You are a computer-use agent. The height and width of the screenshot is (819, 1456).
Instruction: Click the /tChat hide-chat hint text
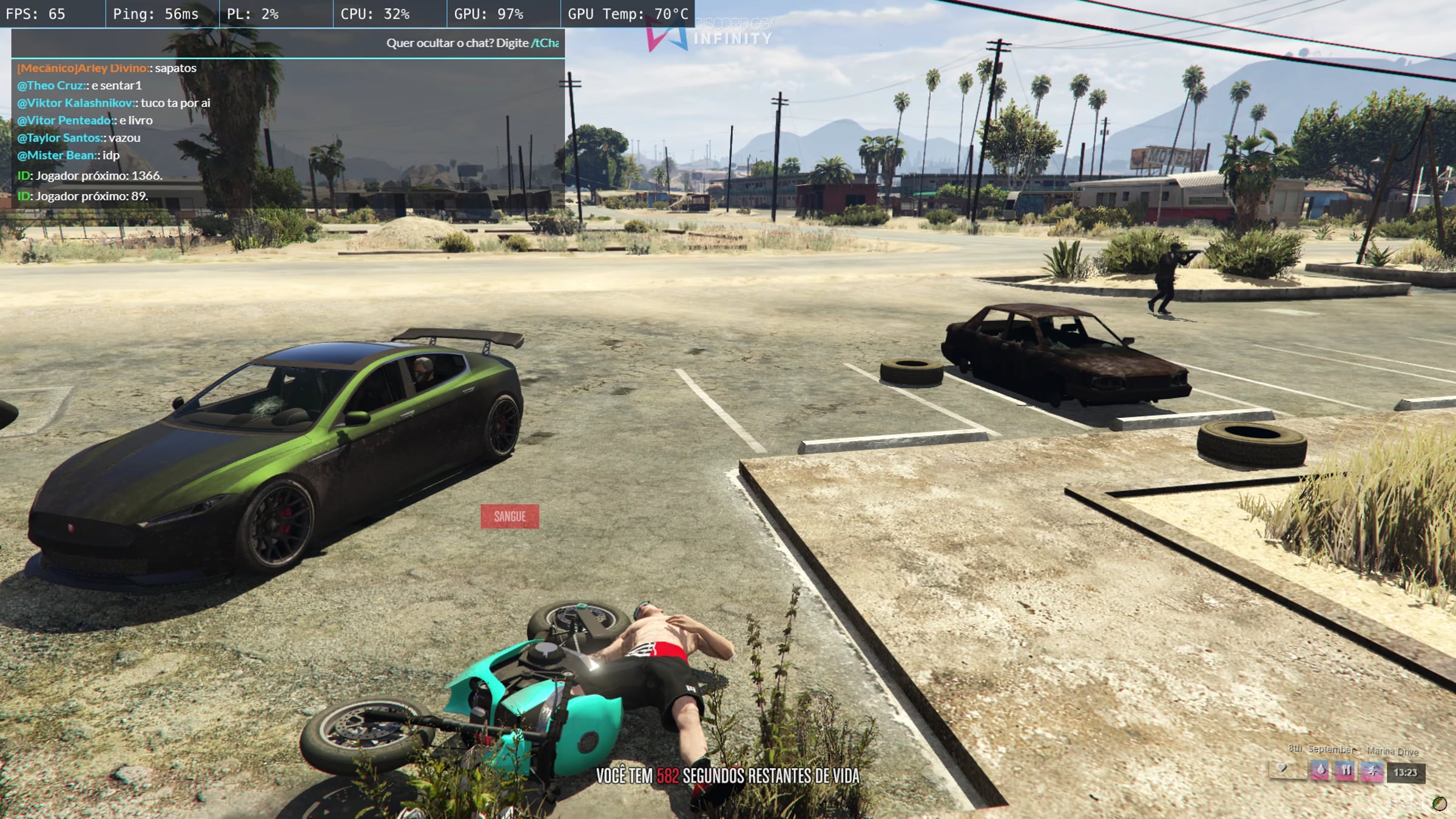pos(545,43)
